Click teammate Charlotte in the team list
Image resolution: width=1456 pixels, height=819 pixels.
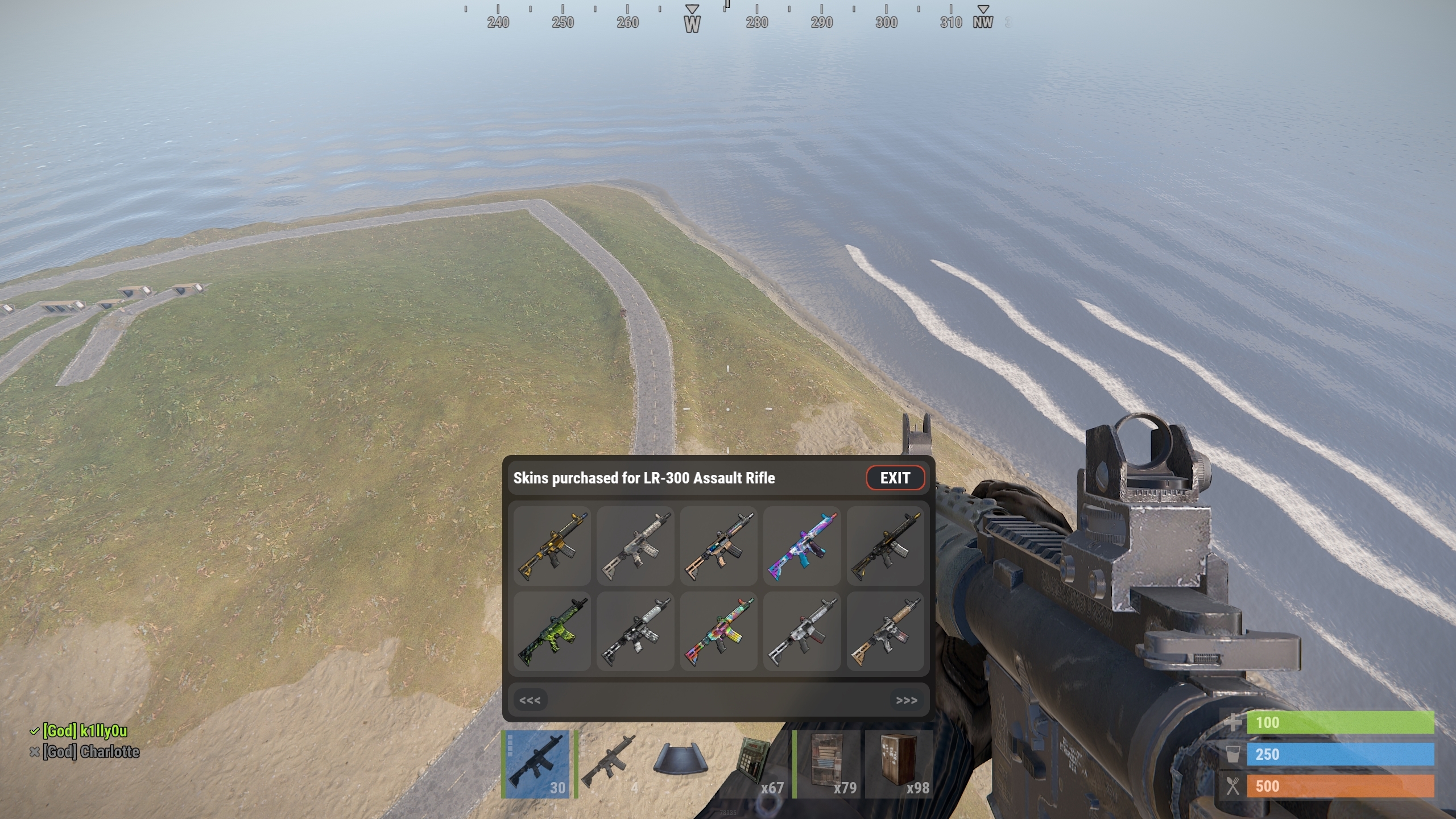(x=91, y=752)
